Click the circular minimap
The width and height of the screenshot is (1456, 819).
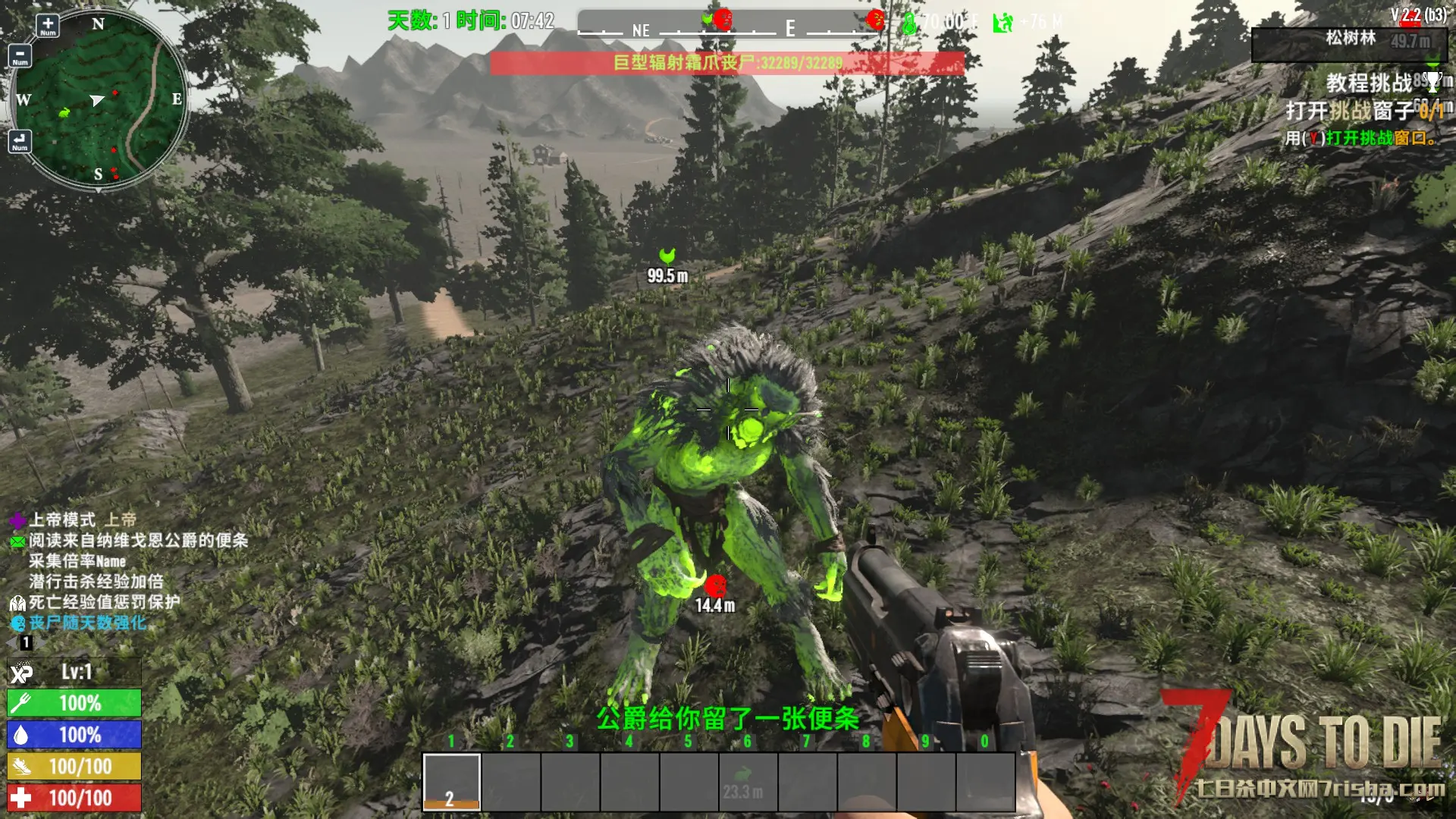[x=99, y=99]
